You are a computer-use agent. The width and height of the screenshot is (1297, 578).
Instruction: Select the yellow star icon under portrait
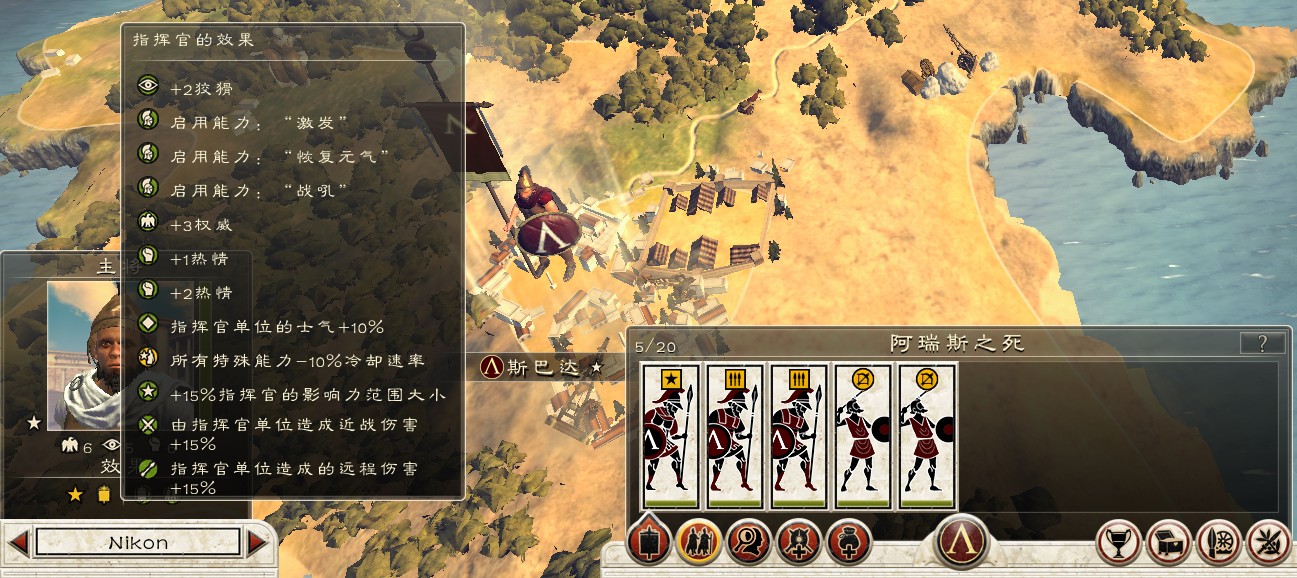(x=75, y=494)
